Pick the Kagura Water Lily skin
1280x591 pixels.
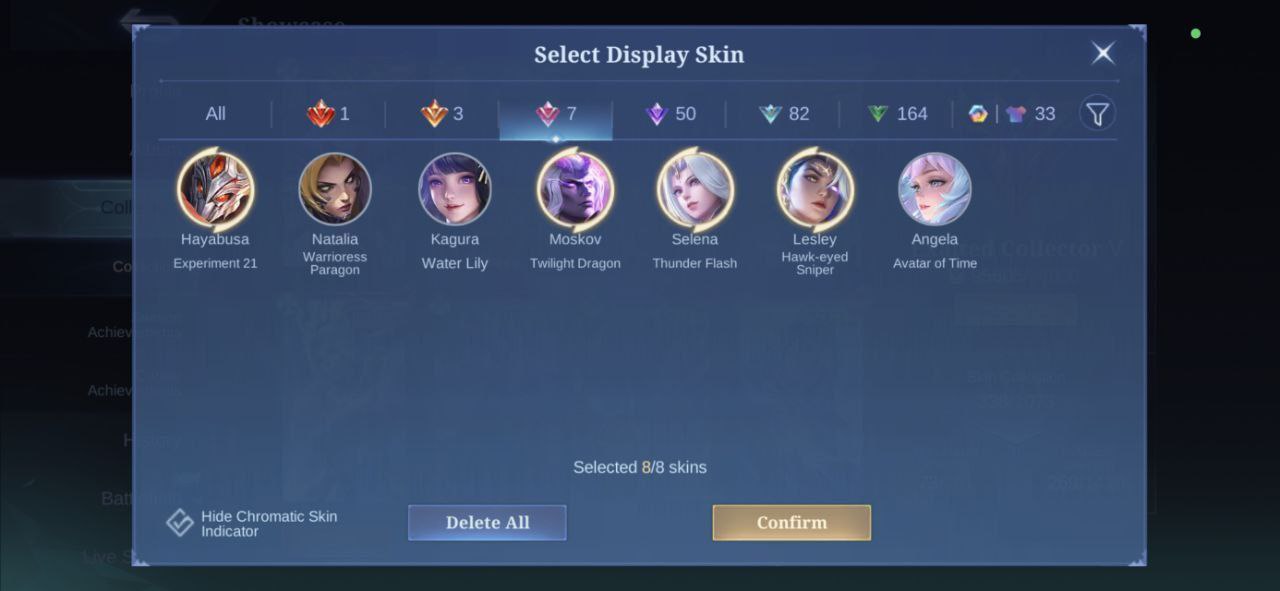point(455,189)
